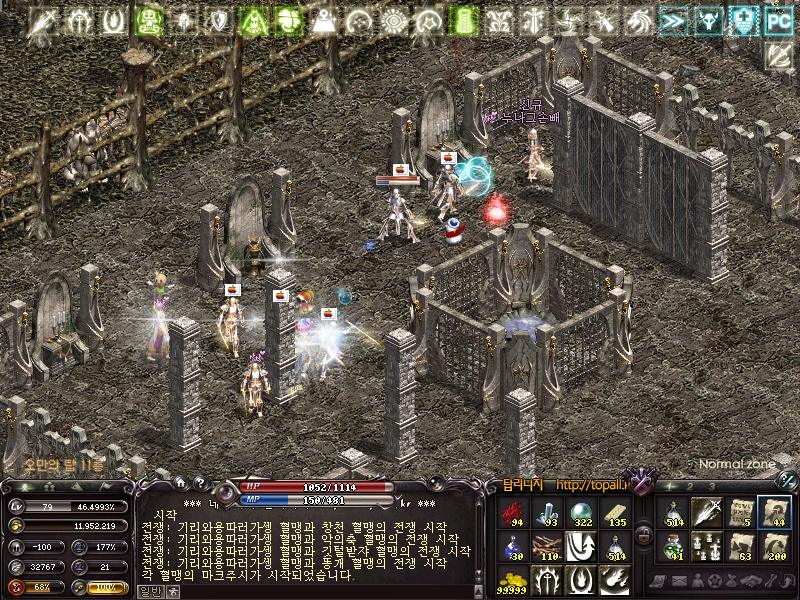Use the blue crystal shards slot

tap(548, 513)
